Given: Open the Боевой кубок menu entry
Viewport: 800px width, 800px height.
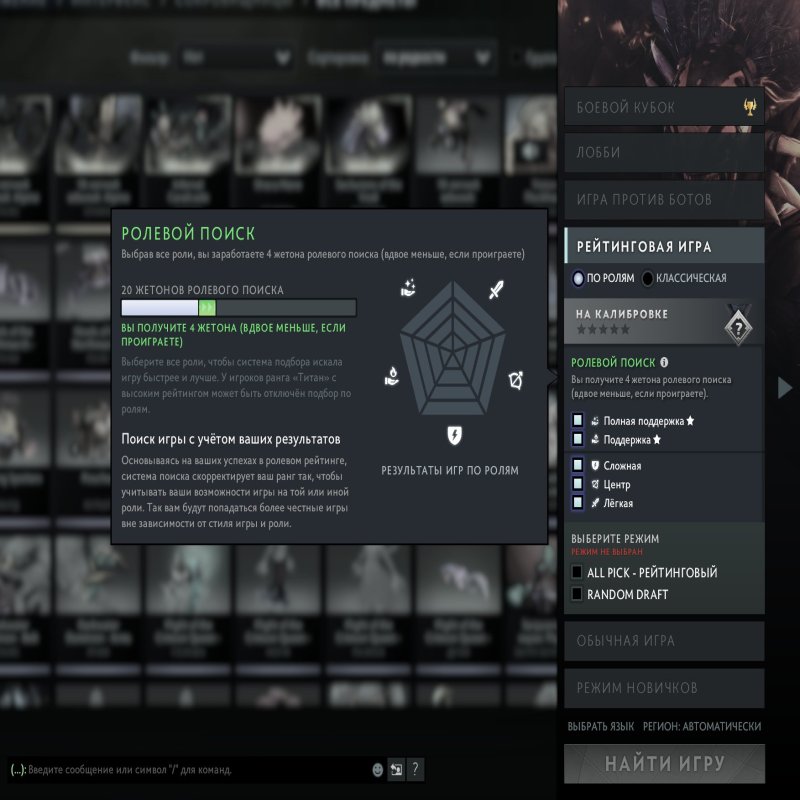Looking at the screenshot, I should tap(663, 107).
